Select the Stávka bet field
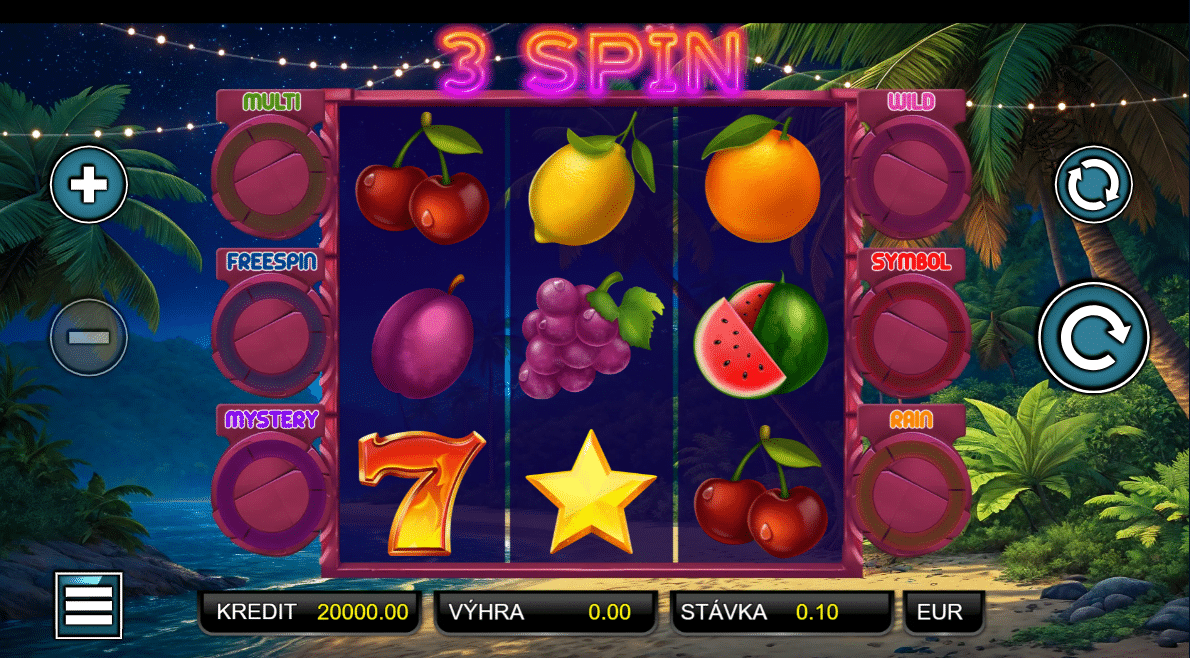The width and height of the screenshot is (1190, 658). point(781,612)
